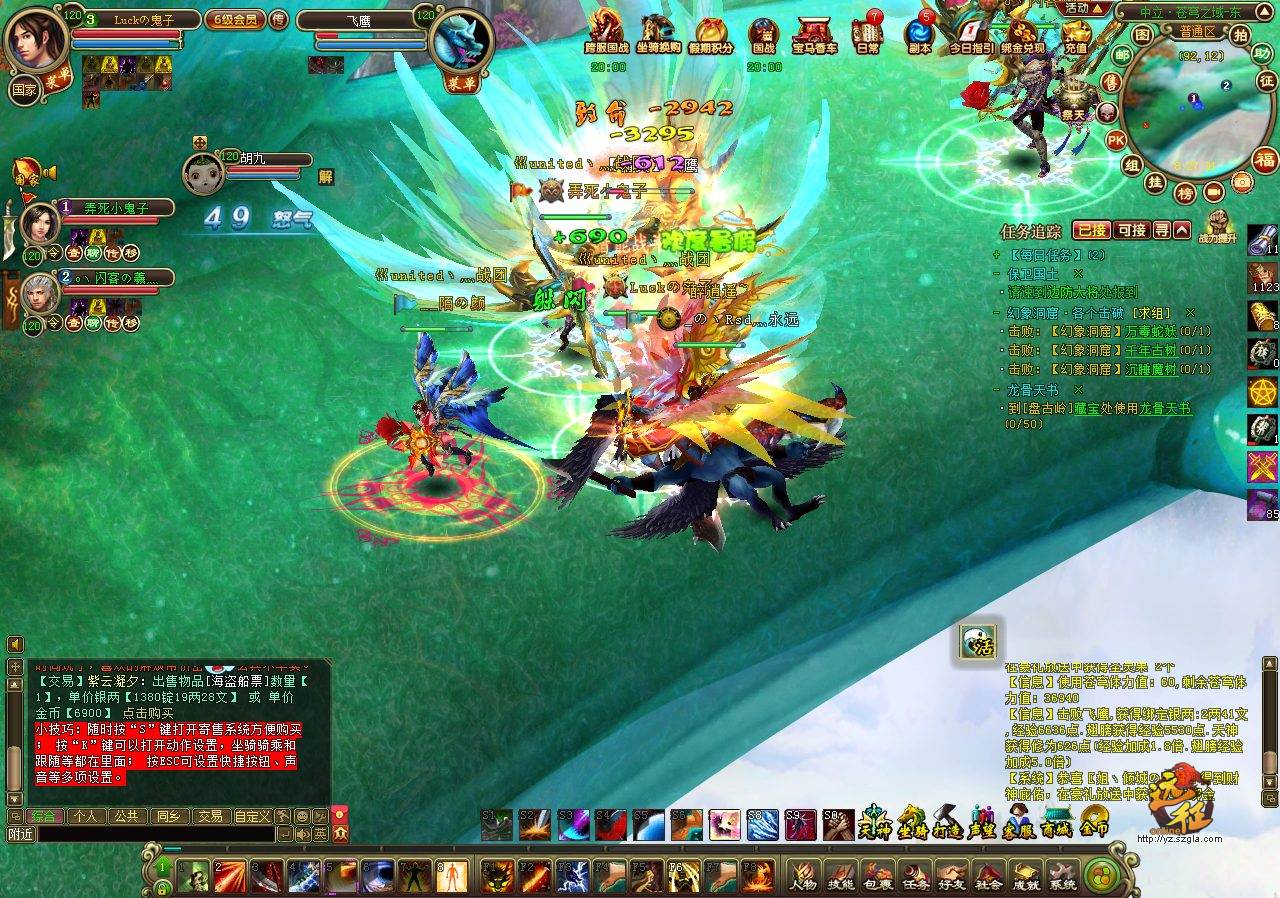Switch chat to the 个人 tab
Image resolution: width=1280 pixels, height=898 pixels.
click(85, 816)
